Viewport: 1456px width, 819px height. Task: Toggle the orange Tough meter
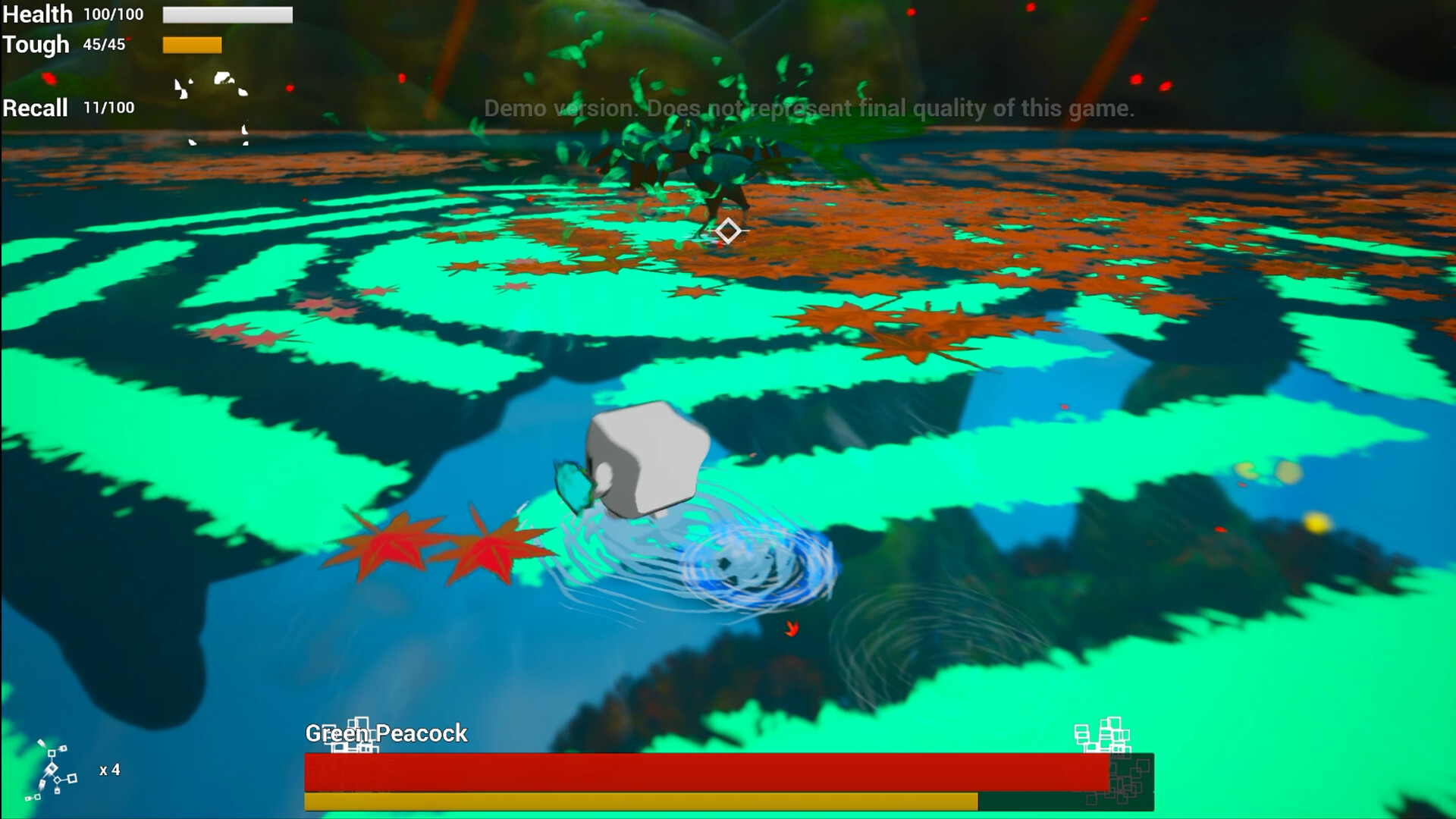pyautogui.click(x=191, y=45)
